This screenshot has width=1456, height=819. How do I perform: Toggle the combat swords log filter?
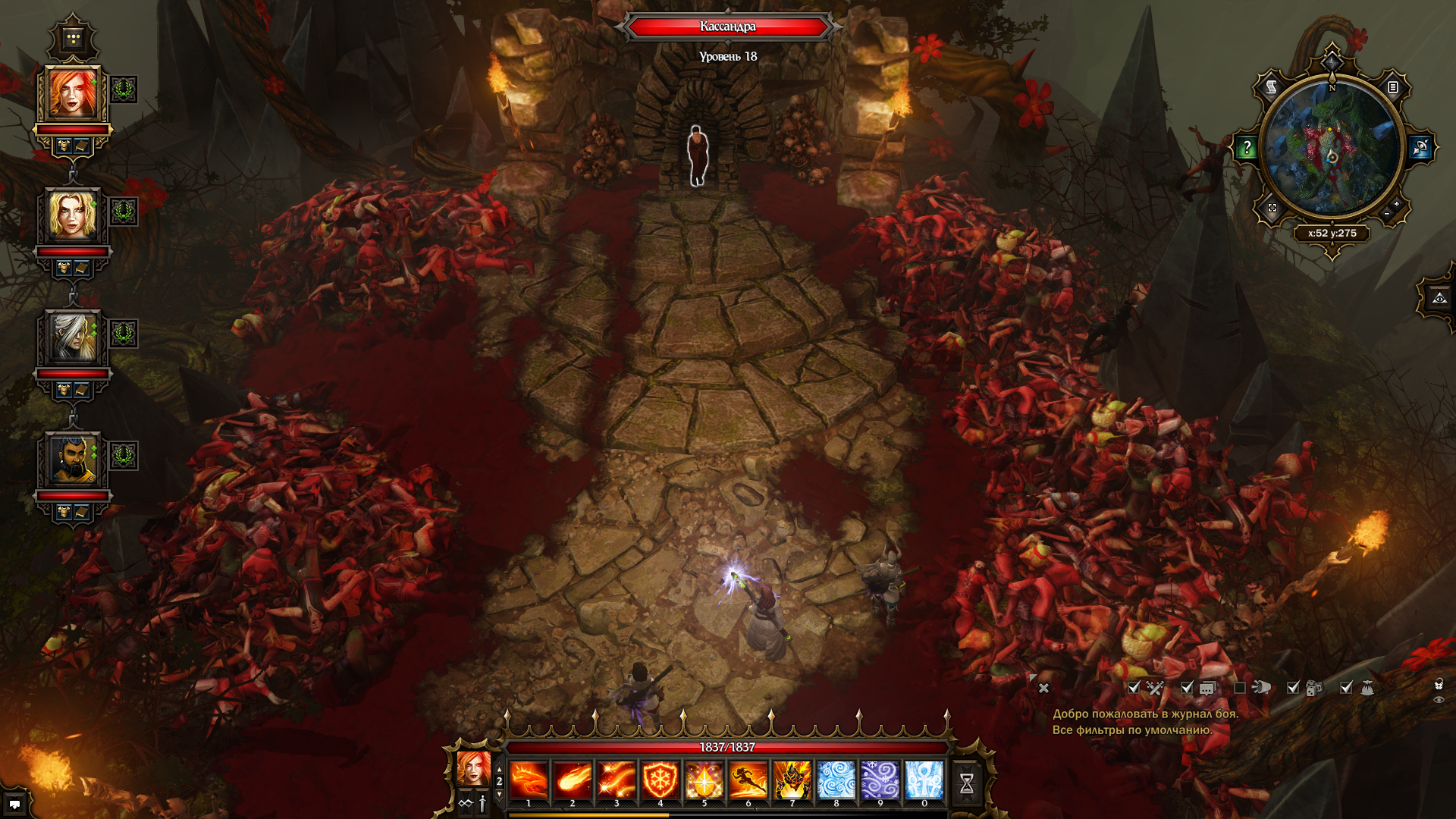coord(1134,688)
